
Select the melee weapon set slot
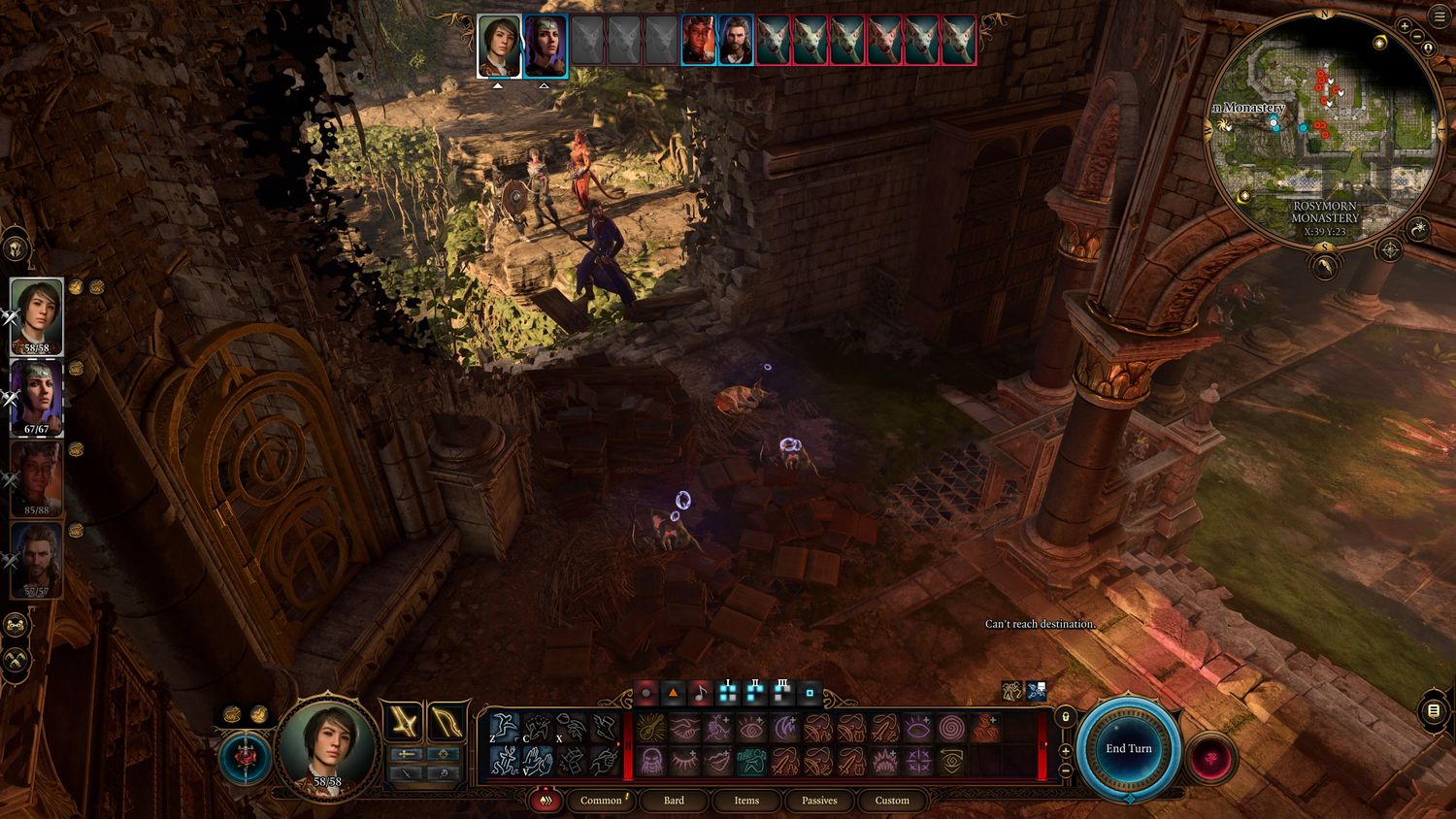(x=402, y=722)
